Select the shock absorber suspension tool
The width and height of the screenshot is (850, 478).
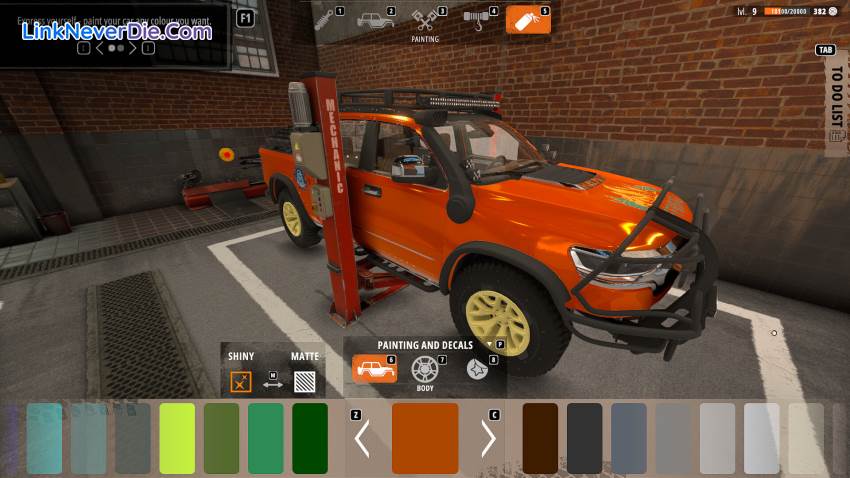(x=324, y=19)
